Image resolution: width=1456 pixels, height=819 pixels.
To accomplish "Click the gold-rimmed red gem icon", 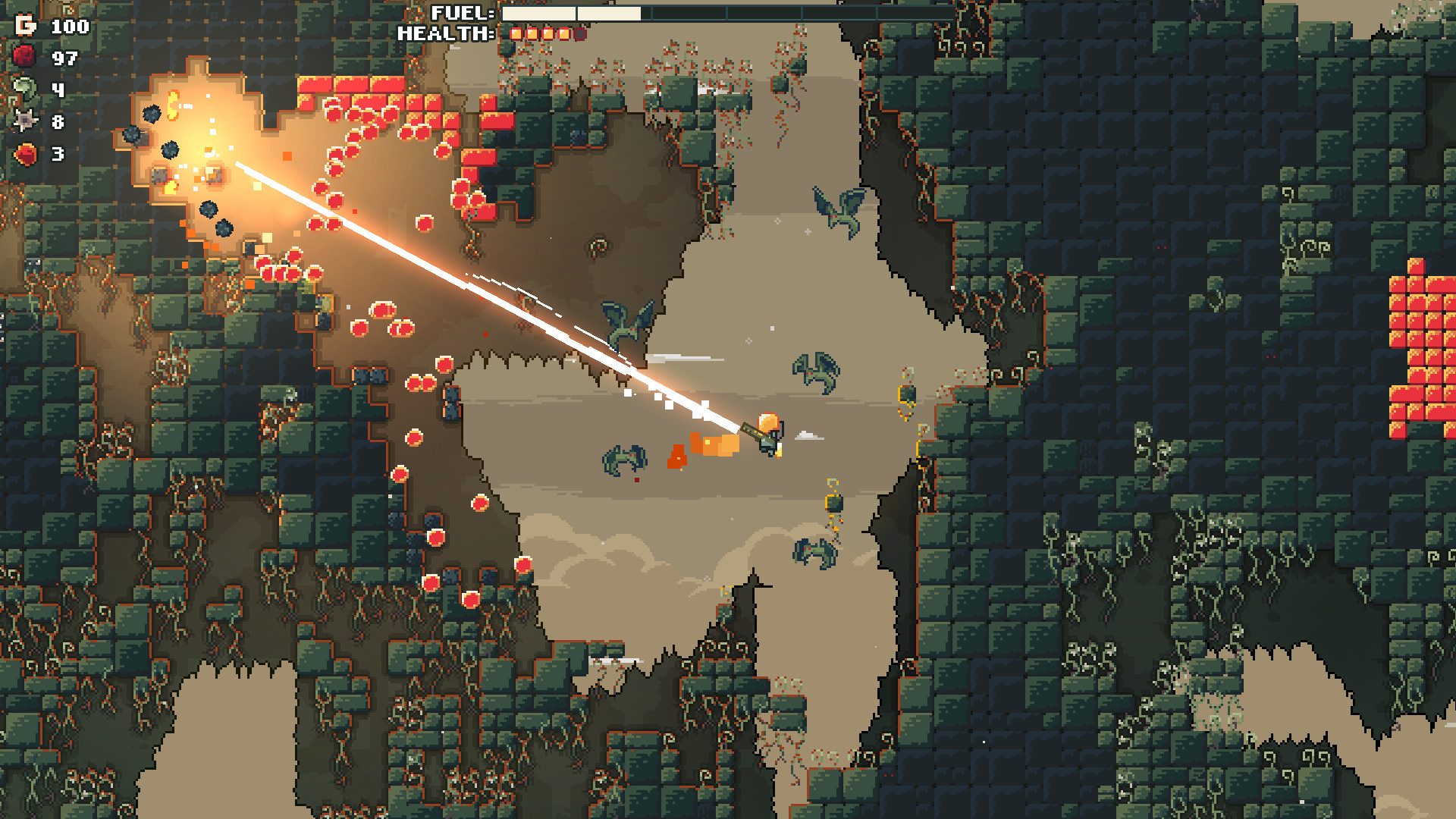I will point(26,154).
